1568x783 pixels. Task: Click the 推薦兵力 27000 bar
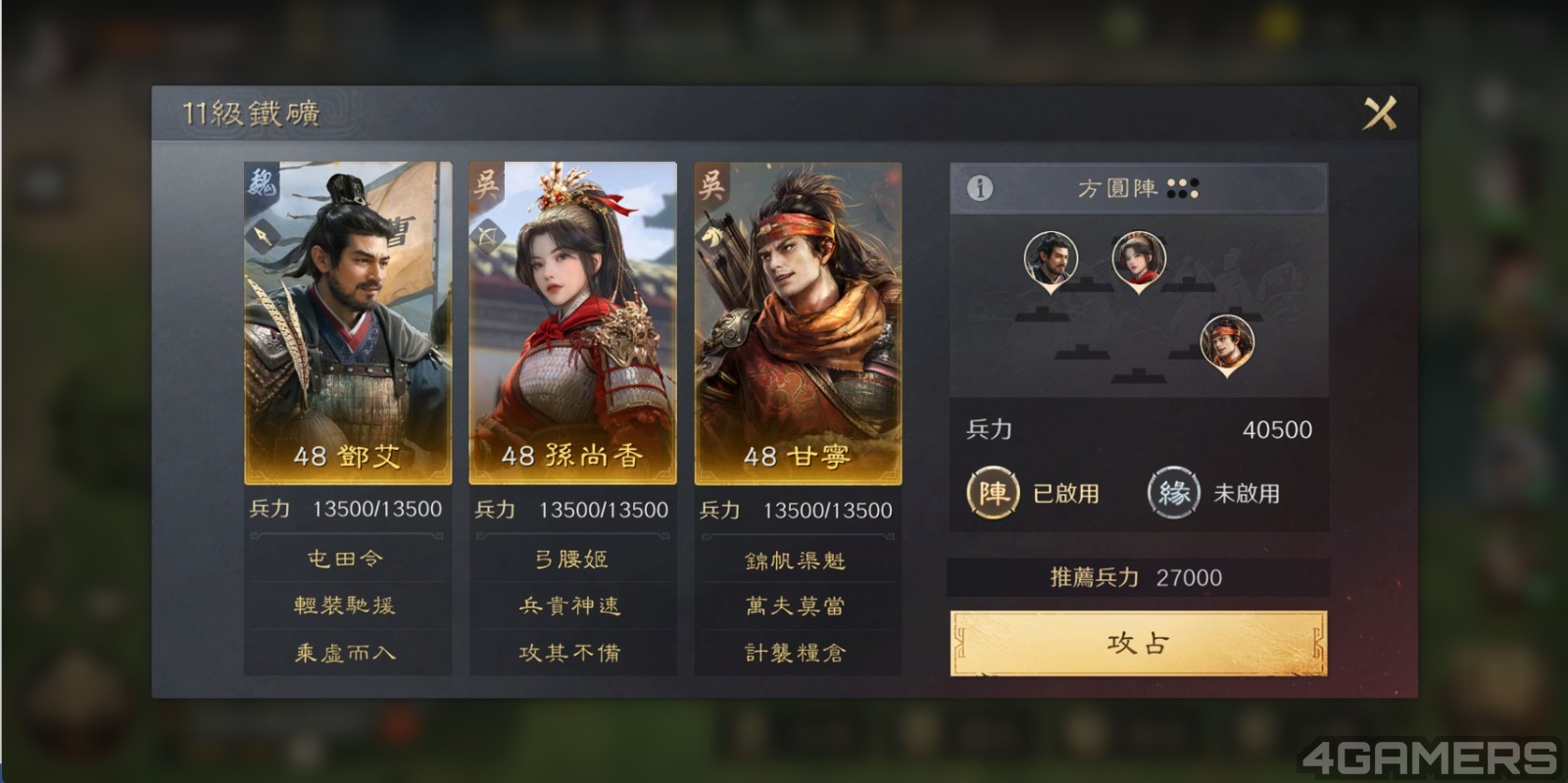1137,577
